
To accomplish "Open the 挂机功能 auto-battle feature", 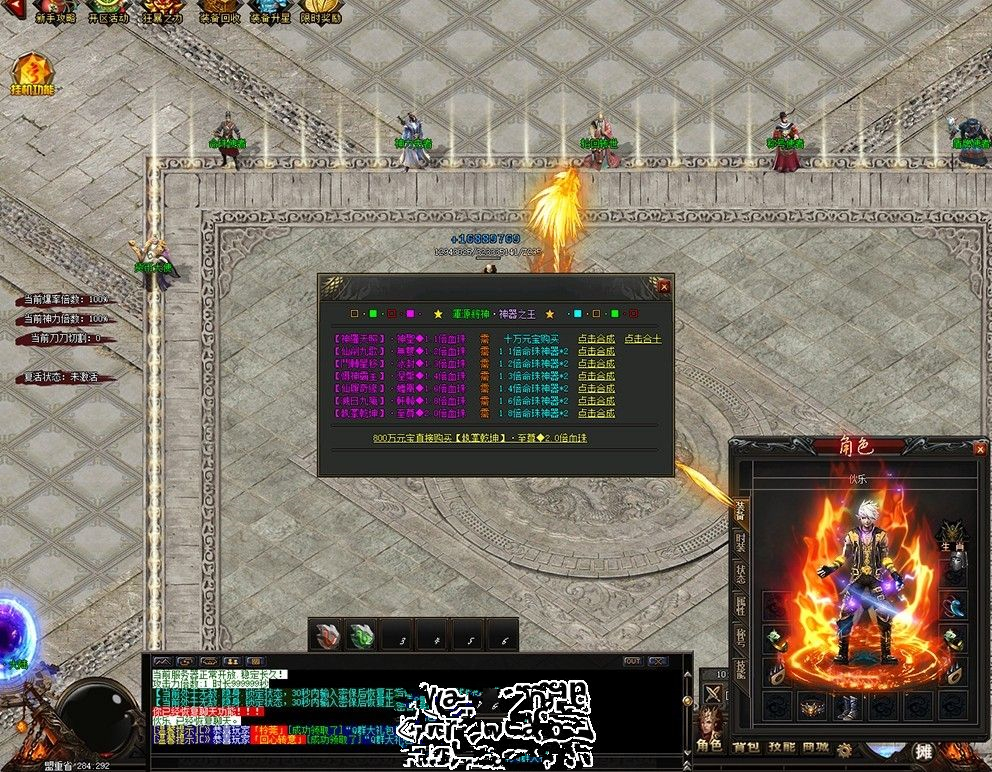I will click(32, 75).
